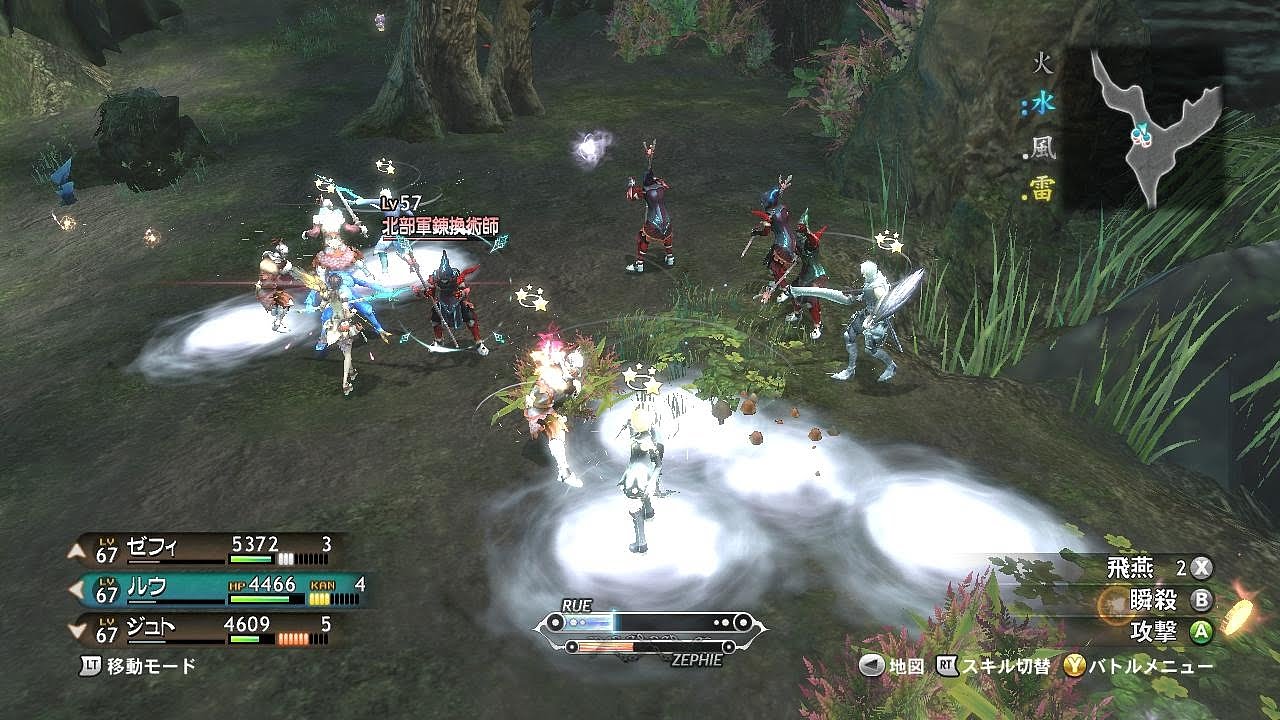This screenshot has width=1280, height=720.
Task: Select party member ゼフィ row
Action: 210,548
